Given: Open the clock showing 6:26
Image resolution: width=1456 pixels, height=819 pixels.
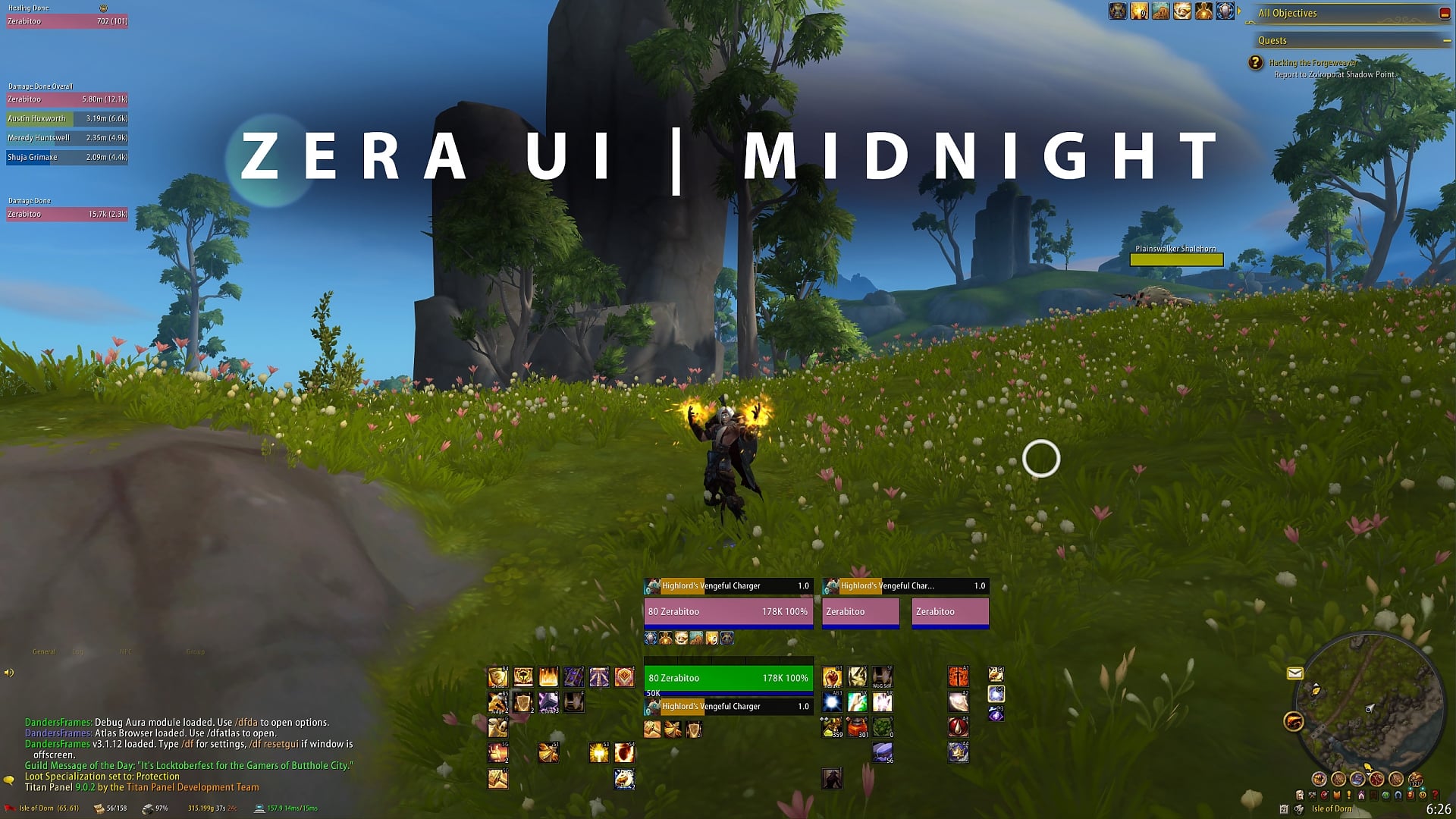Looking at the screenshot, I should (1438, 809).
